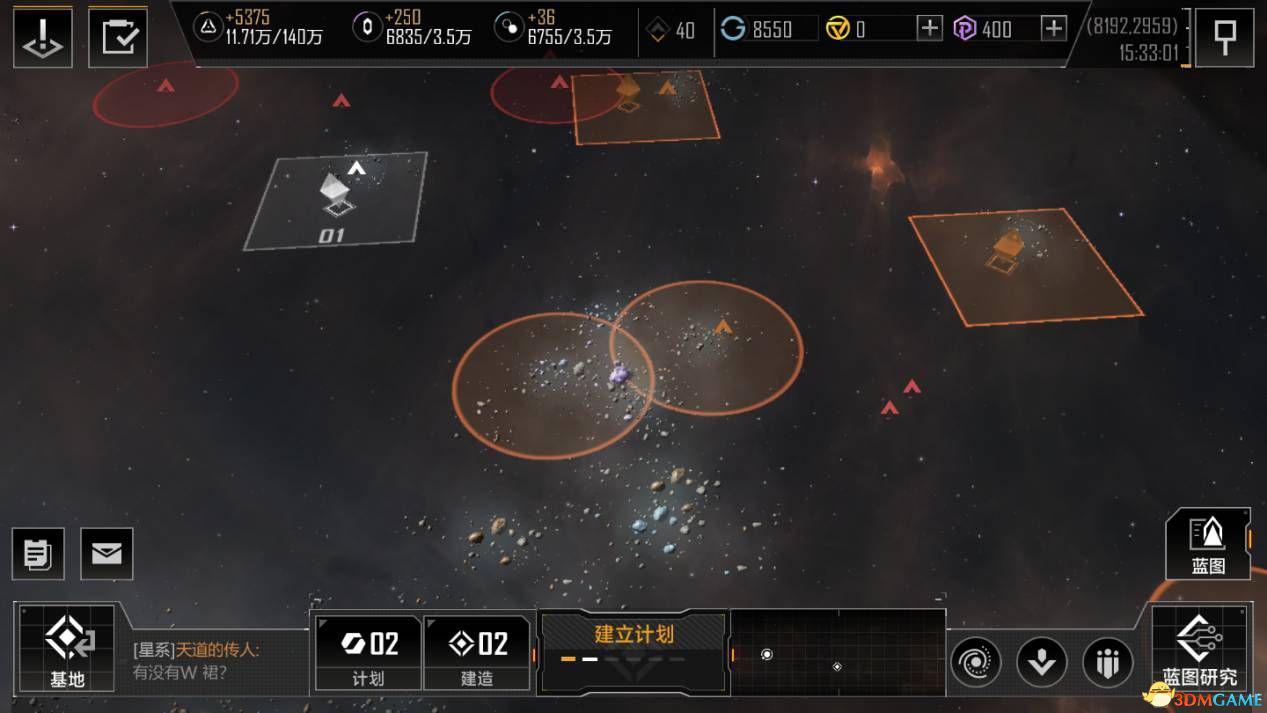Select the 计划 02 planning queue
This screenshot has width=1267, height=713.
click(367, 652)
